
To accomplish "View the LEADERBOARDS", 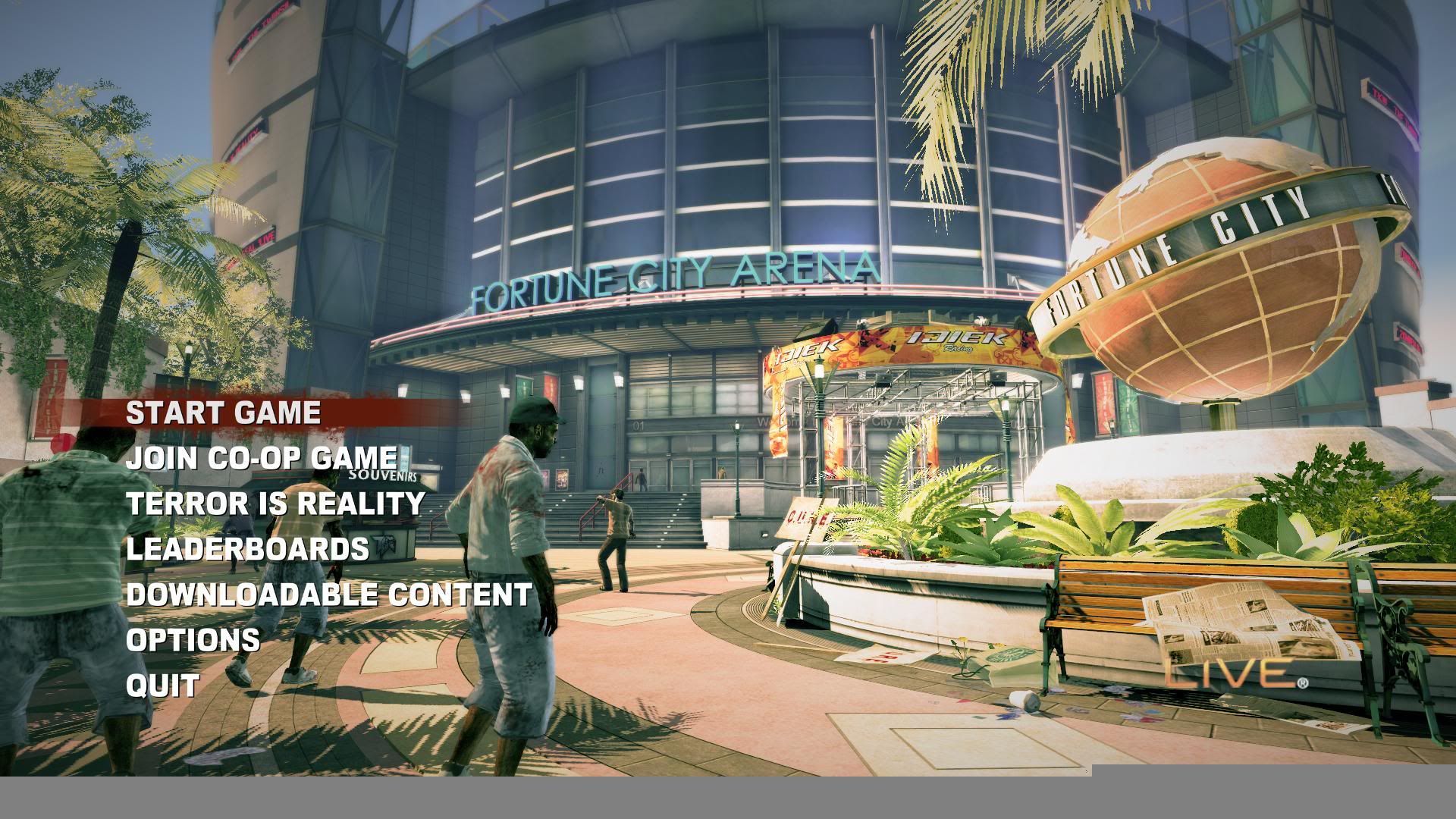I will pos(247,549).
